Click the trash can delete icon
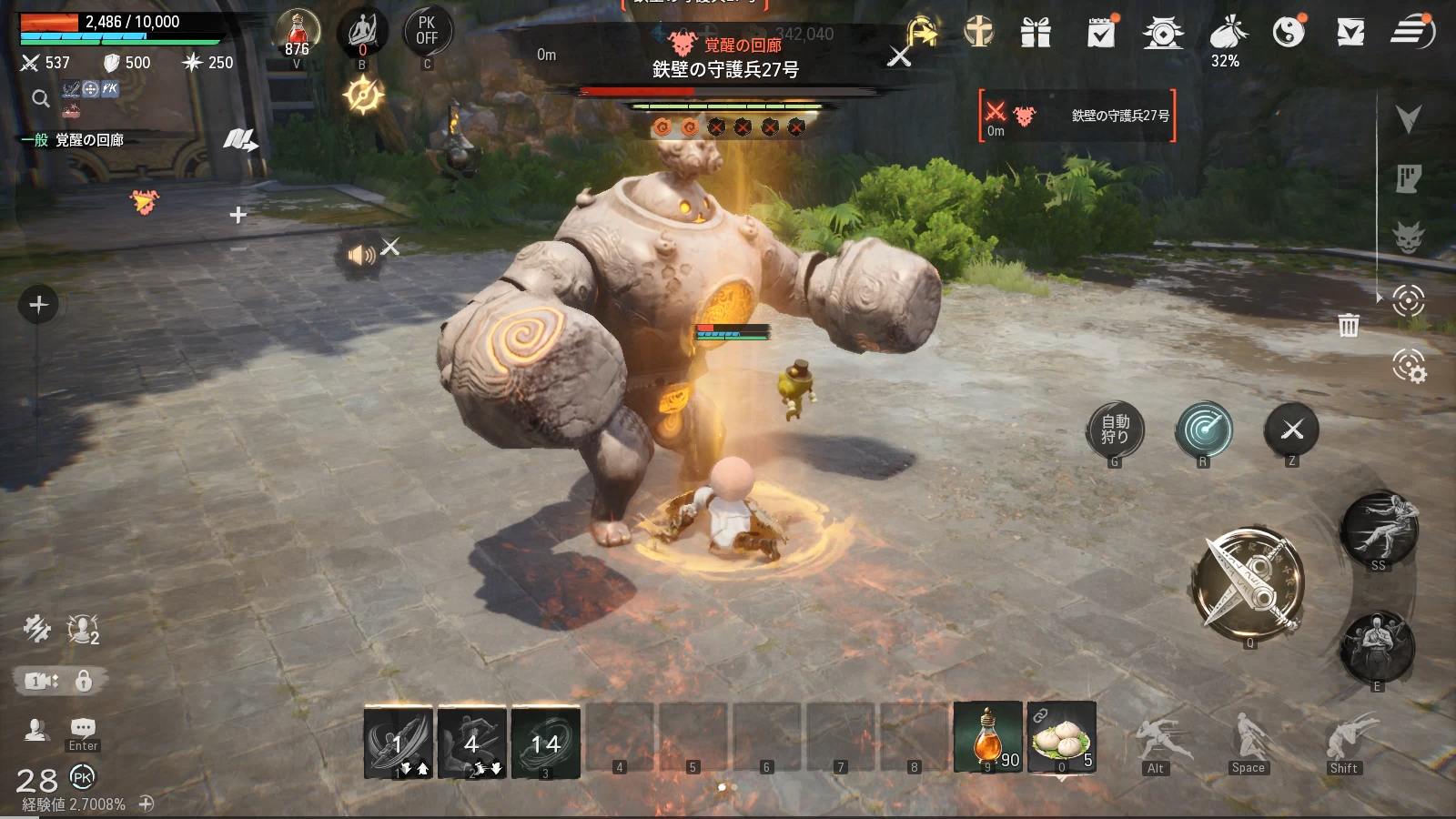 click(1349, 325)
